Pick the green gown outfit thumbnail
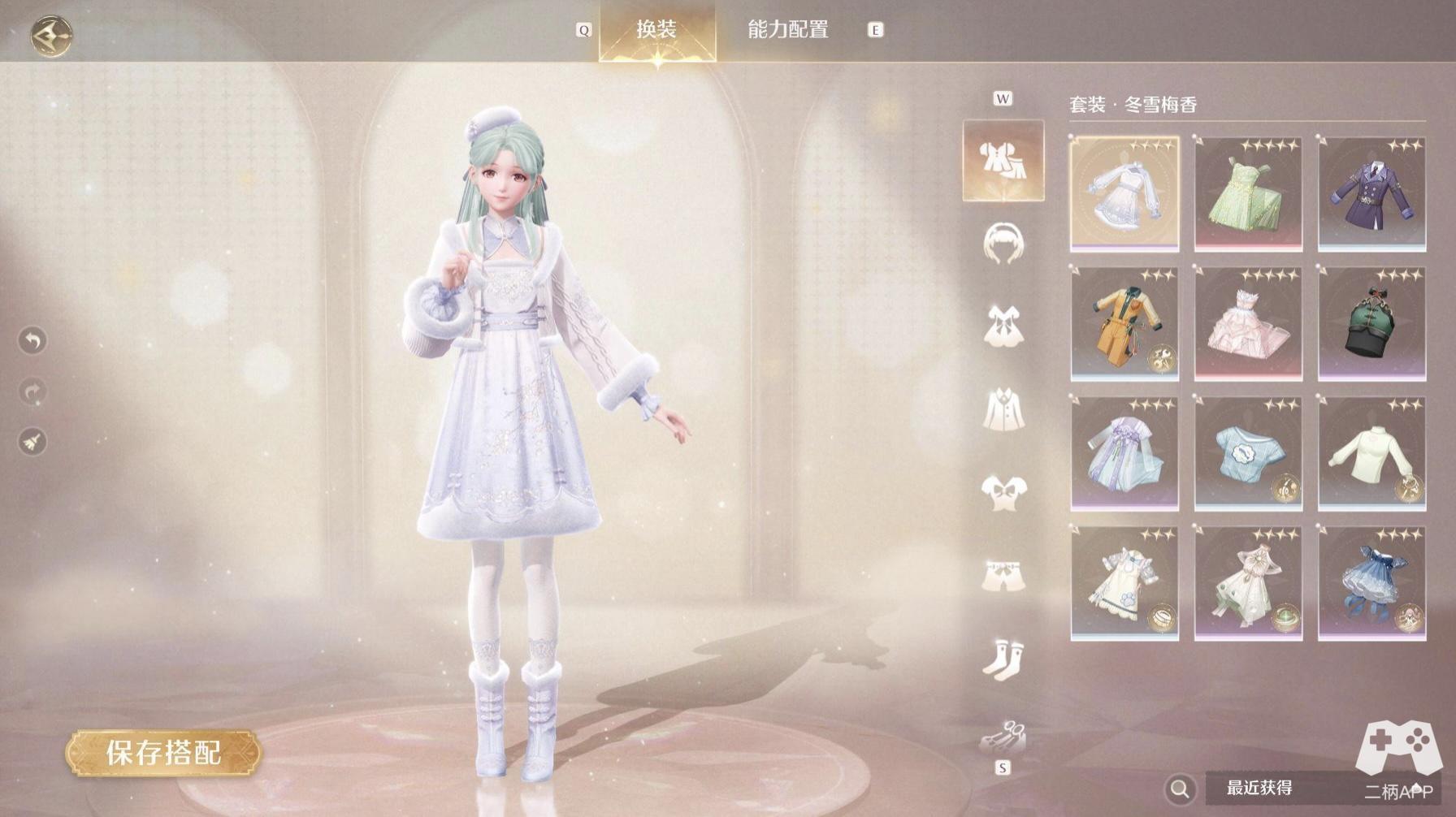This screenshot has width=1456, height=817. pos(1248,194)
